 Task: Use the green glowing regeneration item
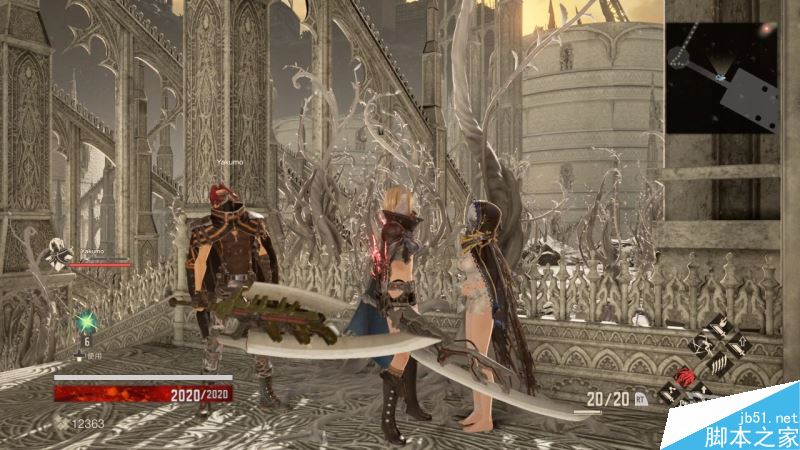[x=86, y=323]
